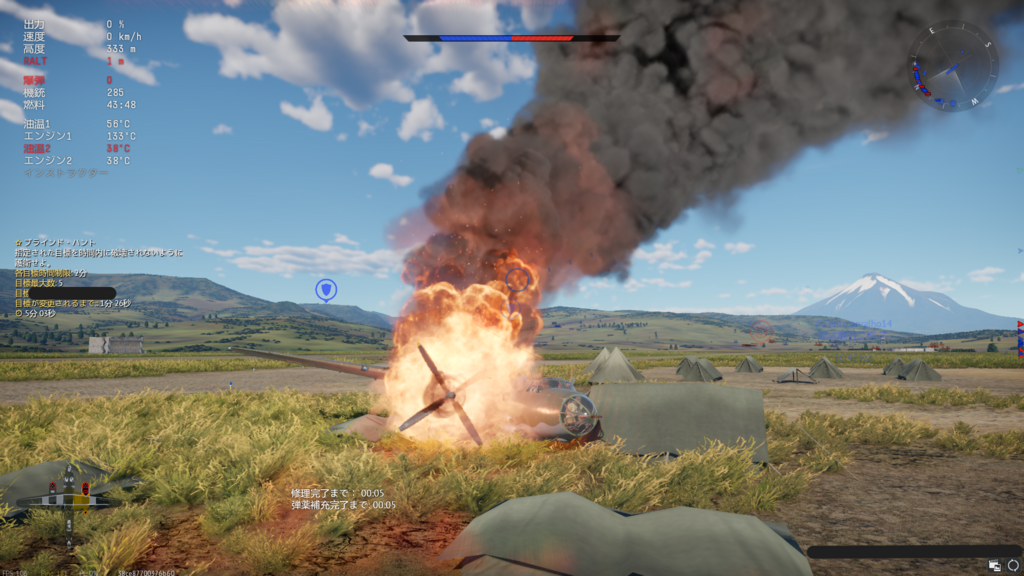Image resolution: width=1024 pixels, height=576 pixels.
Task: Open the ブラインド・ハント objective tracker
Action: [60, 243]
